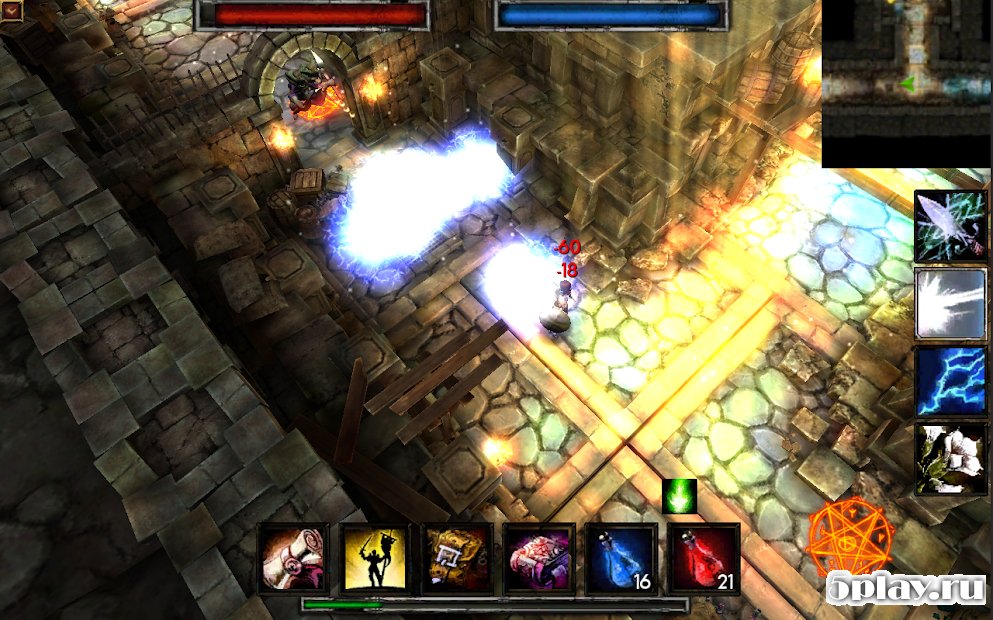Screen dimensions: 993x620
Task: Cast the white light burst skill
Action: pyautogui.click(x=950, y=303)
